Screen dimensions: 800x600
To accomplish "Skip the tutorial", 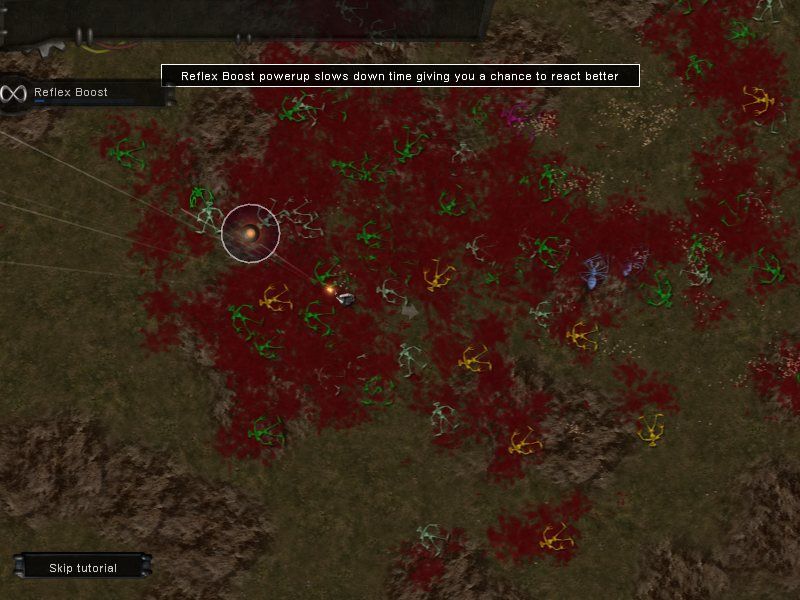I will 83,568.
